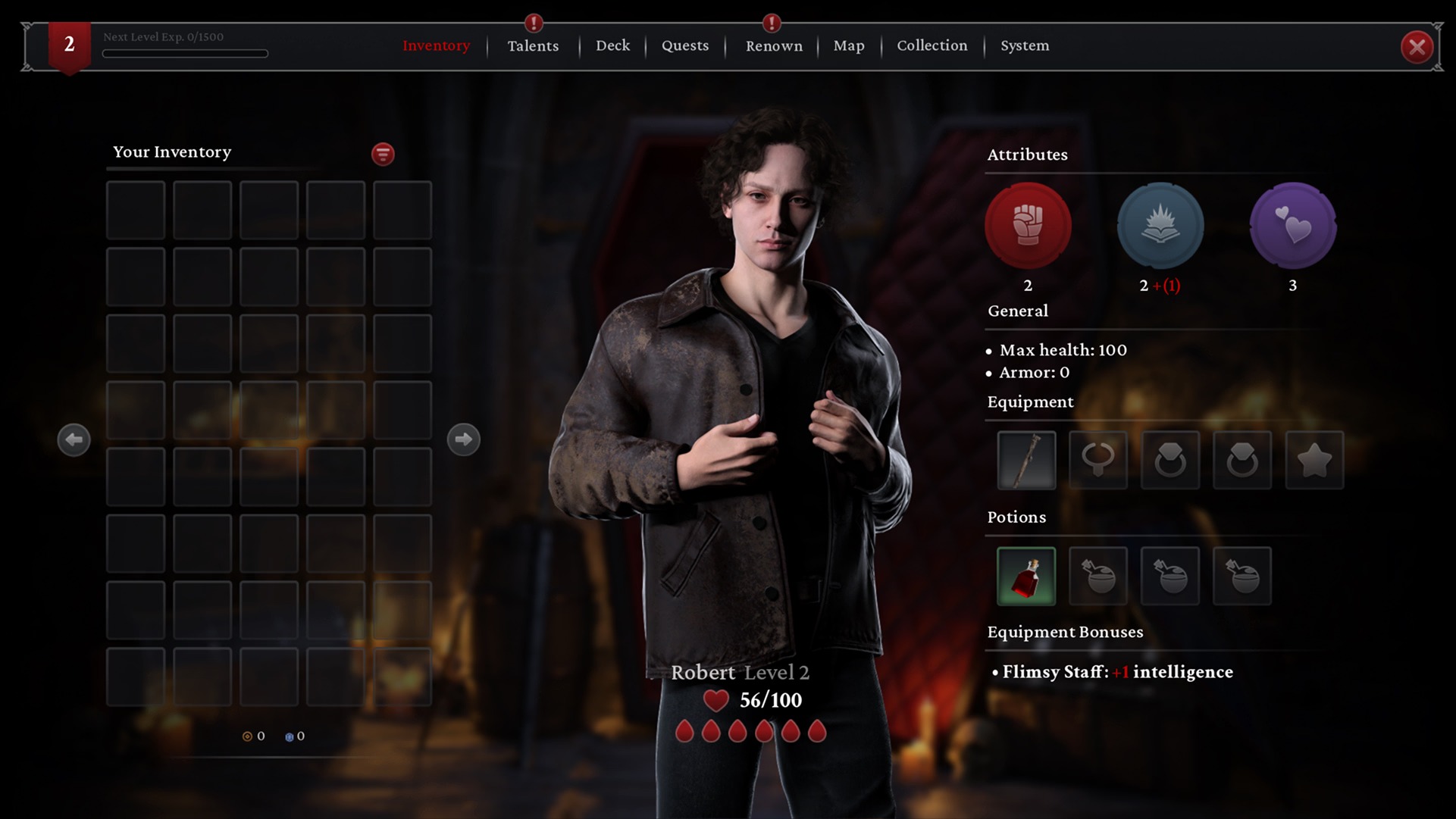Select the red potion slot

click(x=1026, y=576)
